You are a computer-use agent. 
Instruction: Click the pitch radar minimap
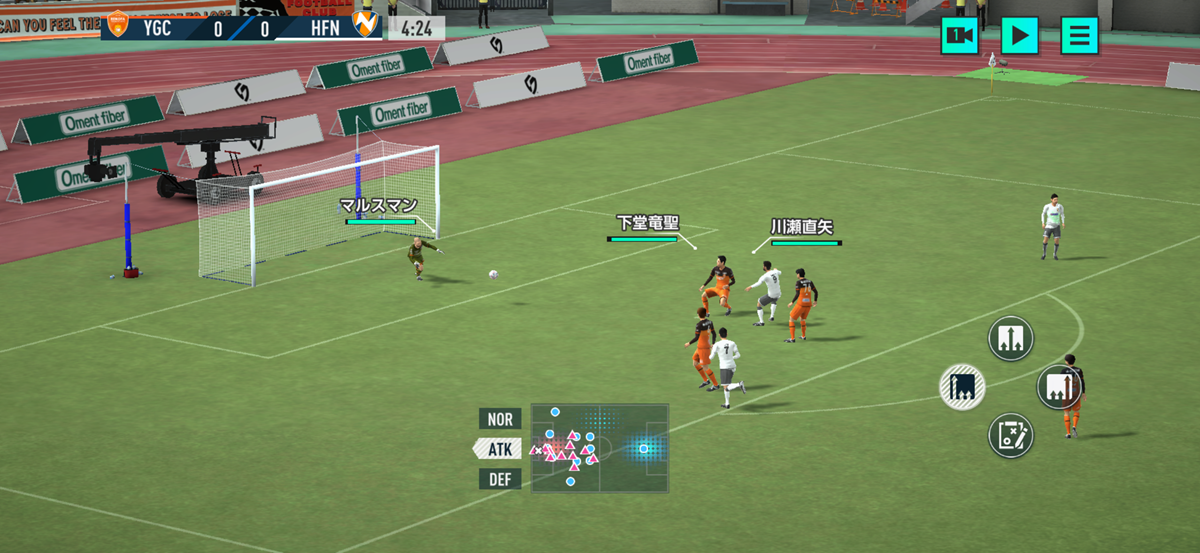599,448
